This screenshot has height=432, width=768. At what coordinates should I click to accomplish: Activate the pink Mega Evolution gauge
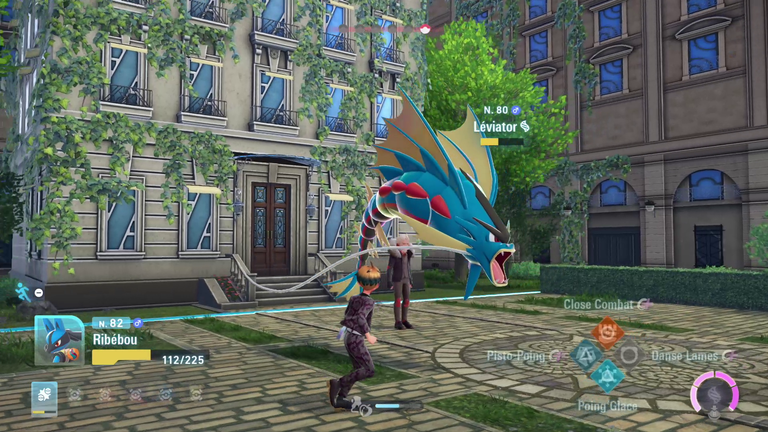pyautogui.click(x=714, y=392)
